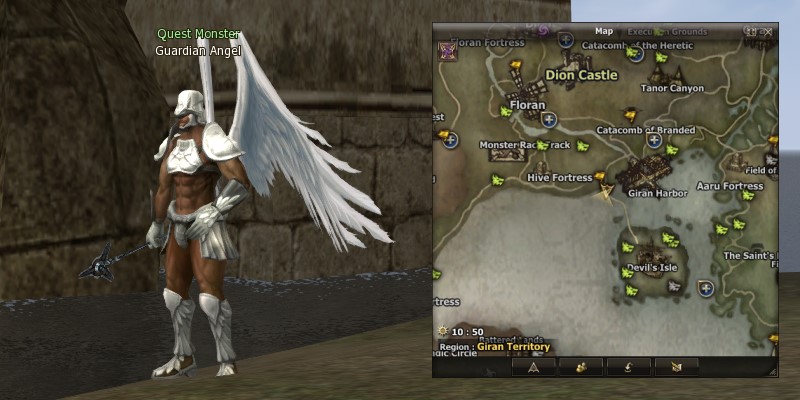Click the map window resize grip

pyautogui.click(x=772, y=371)
